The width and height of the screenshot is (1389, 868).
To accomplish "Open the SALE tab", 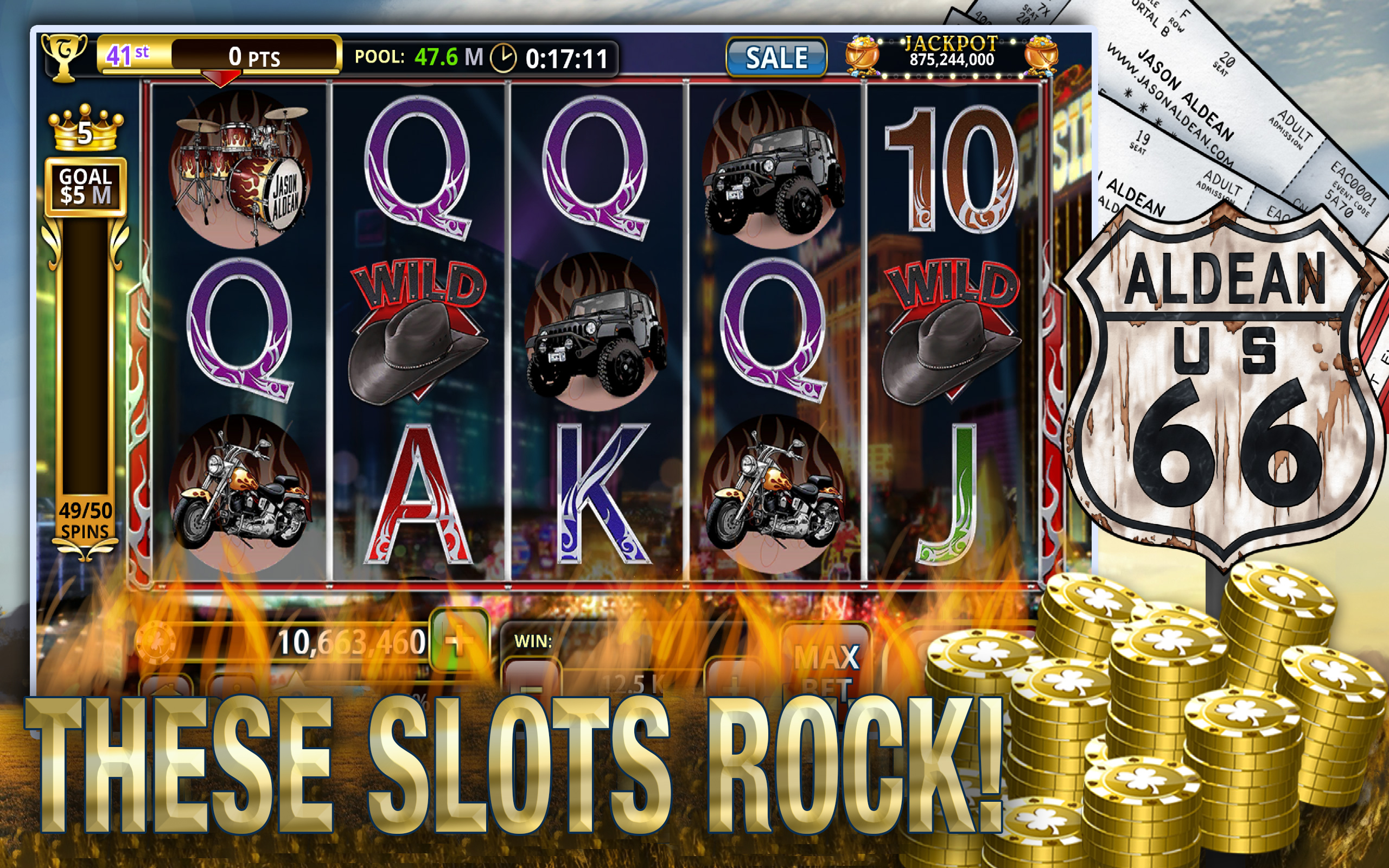I will pos(776,57).
